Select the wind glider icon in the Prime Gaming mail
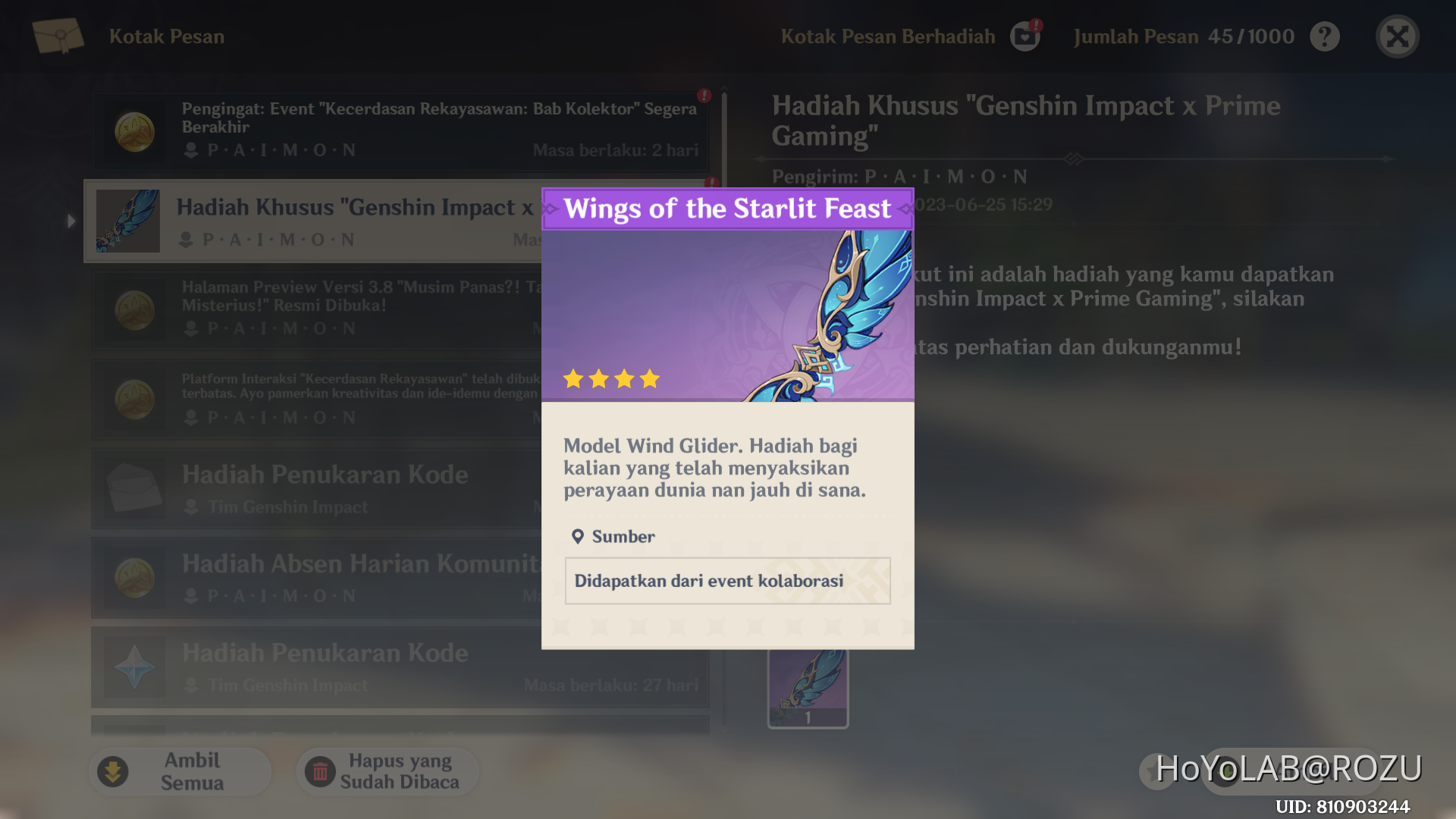 pyautogui.click(x=127, y=220)
